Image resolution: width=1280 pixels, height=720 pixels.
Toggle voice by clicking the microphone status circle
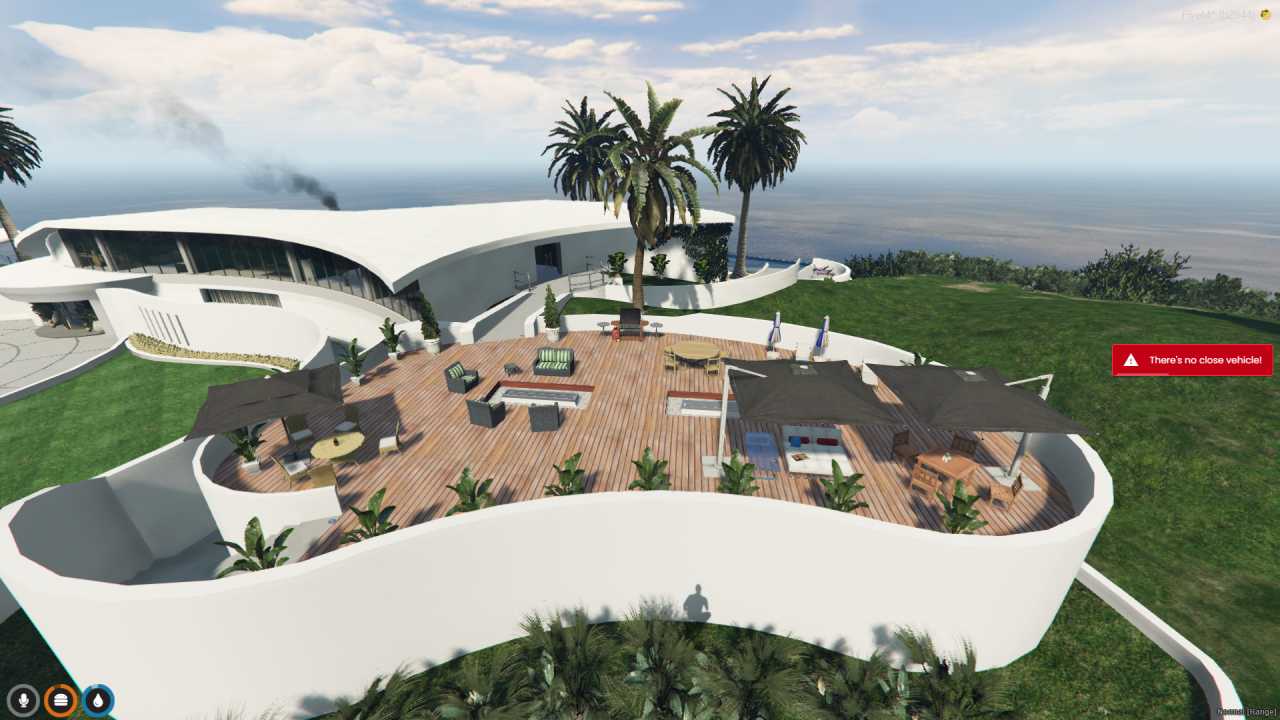pyautogui.click(x=22, y=700)
